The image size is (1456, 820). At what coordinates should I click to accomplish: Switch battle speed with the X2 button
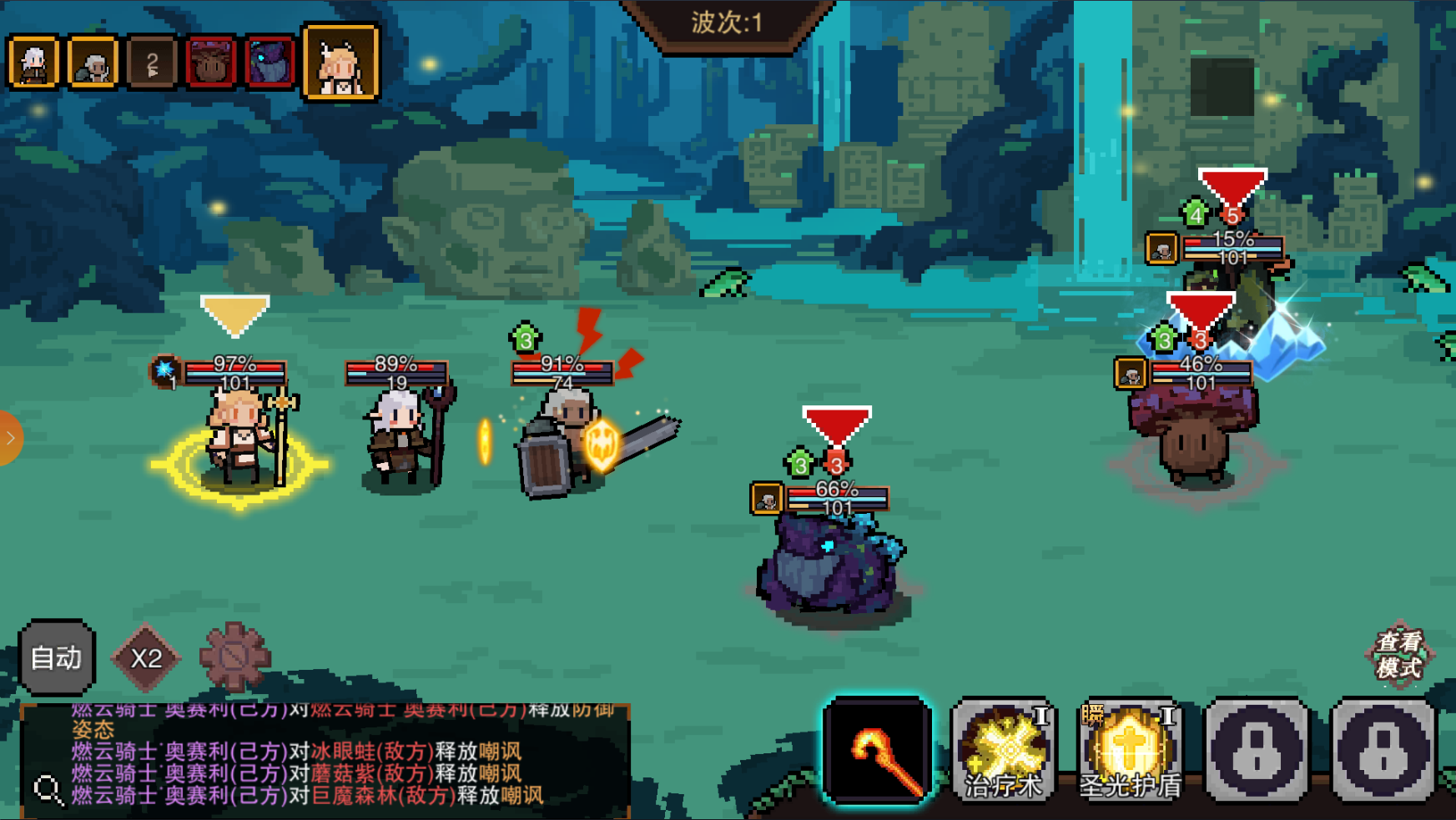(146, 658)
